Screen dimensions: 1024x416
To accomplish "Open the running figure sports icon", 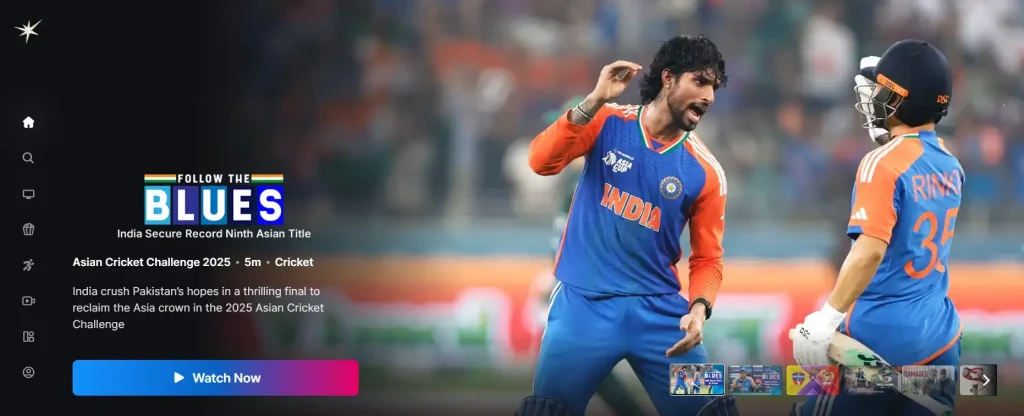I will coord(28,265).
